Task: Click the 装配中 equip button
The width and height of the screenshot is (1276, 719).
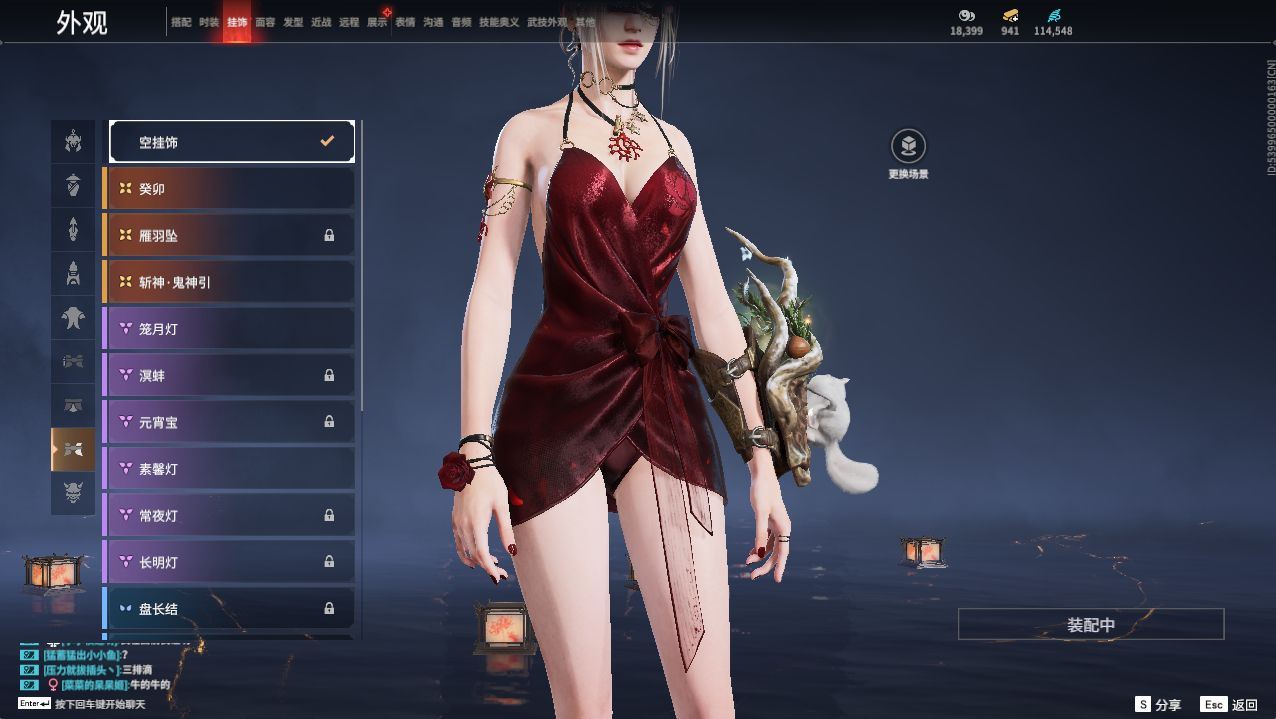Action: [x=1091, y=625]
